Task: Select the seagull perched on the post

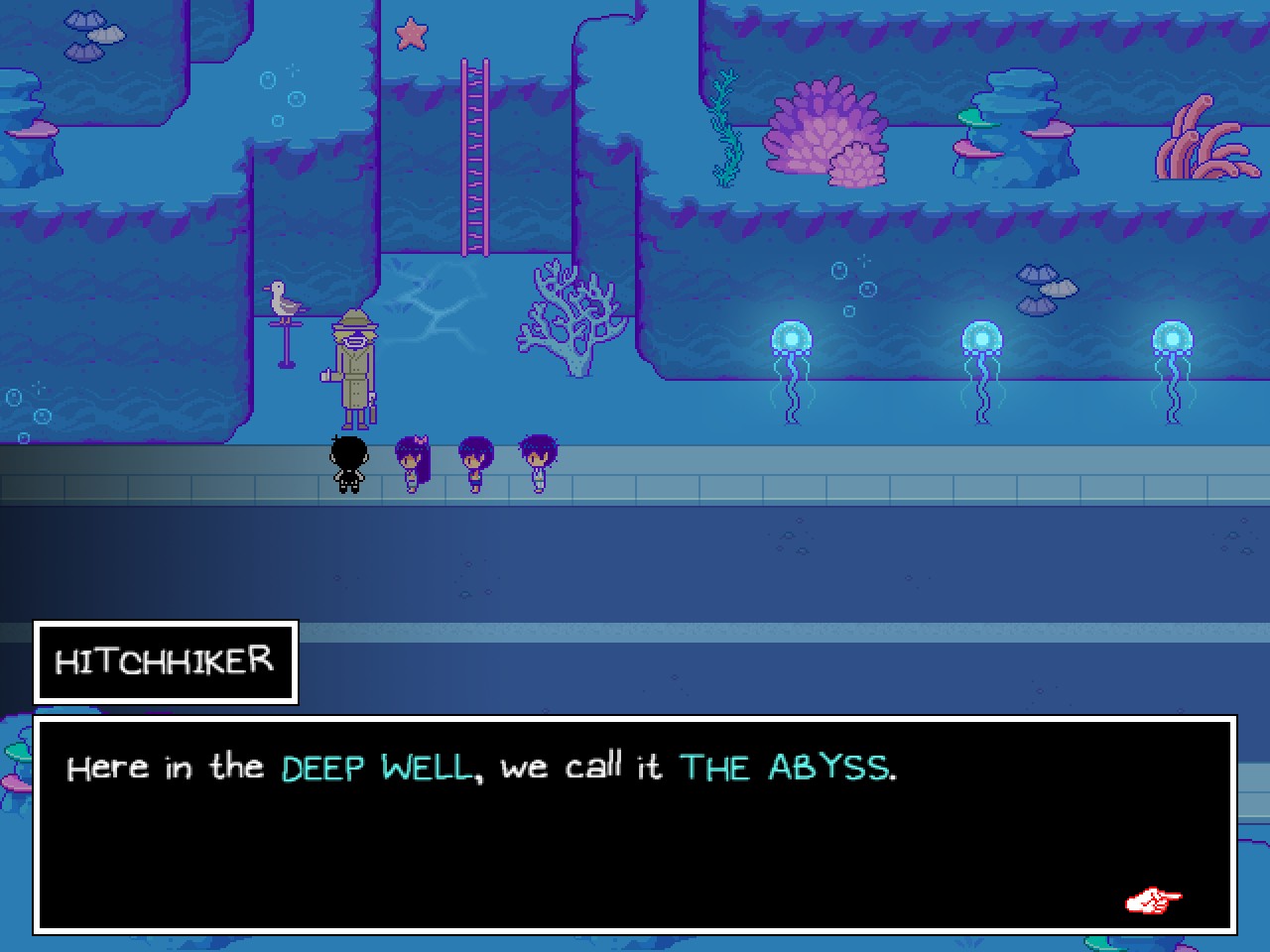Action: 286,297
